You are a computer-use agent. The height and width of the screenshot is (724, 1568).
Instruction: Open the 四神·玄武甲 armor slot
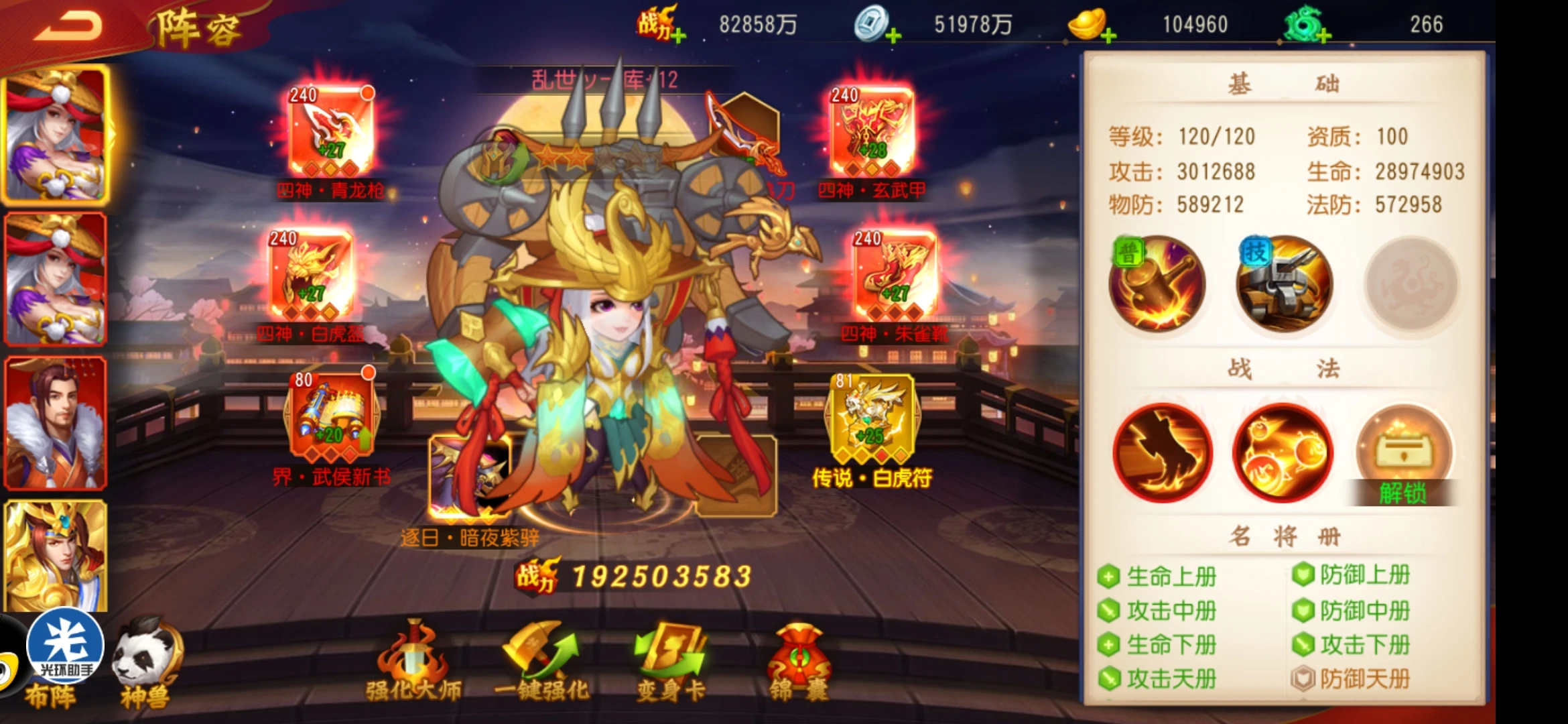click(x=872, y=132)
